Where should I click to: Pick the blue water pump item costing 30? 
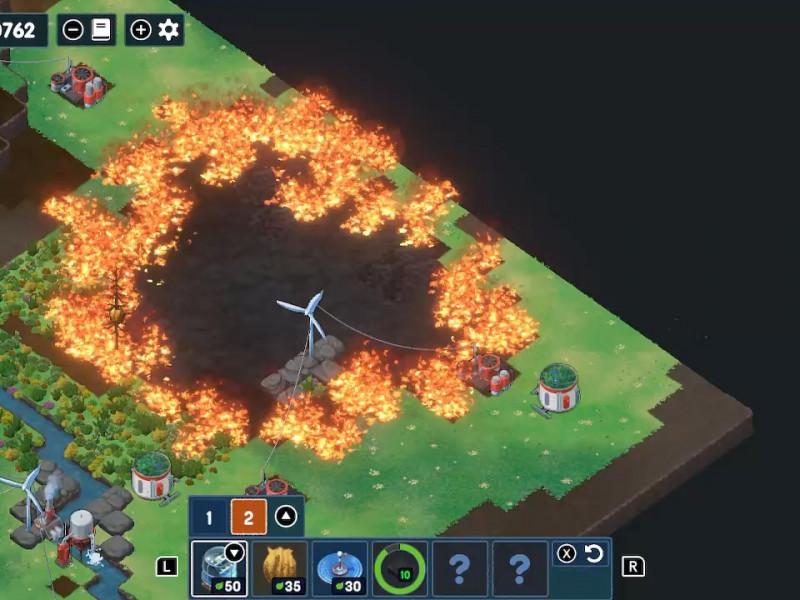tap(339, 569)
